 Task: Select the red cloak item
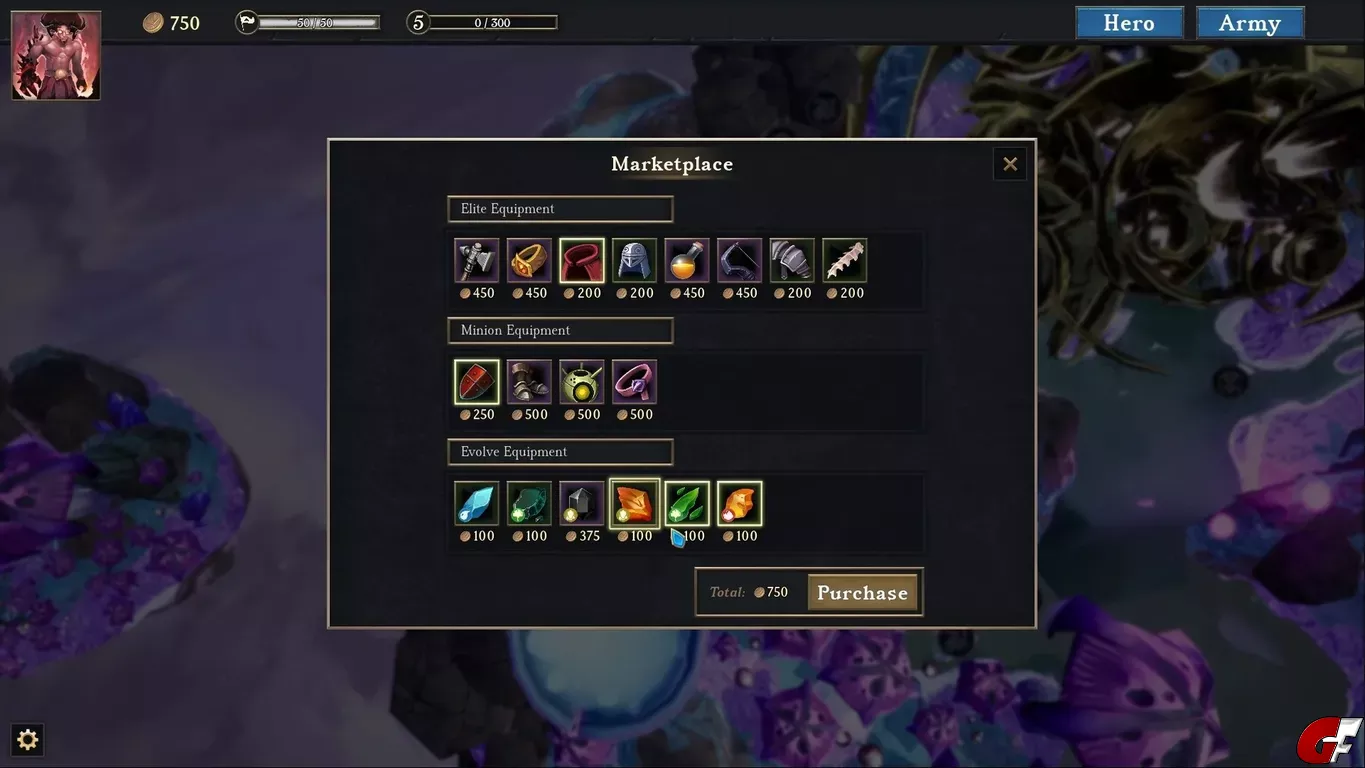click(x=582, y=261)
